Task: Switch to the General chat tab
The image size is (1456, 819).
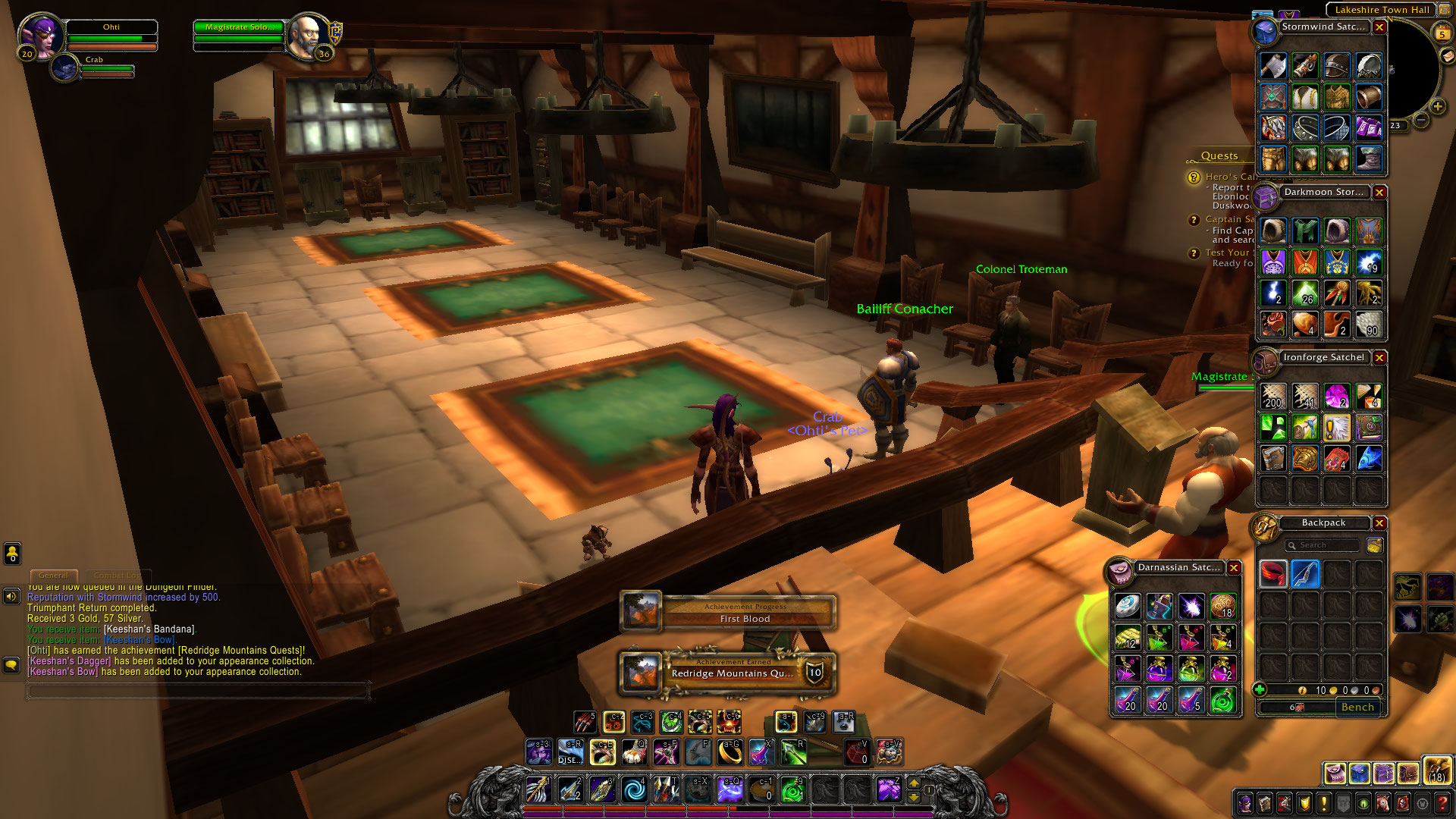Action: [x=53, y=576]
